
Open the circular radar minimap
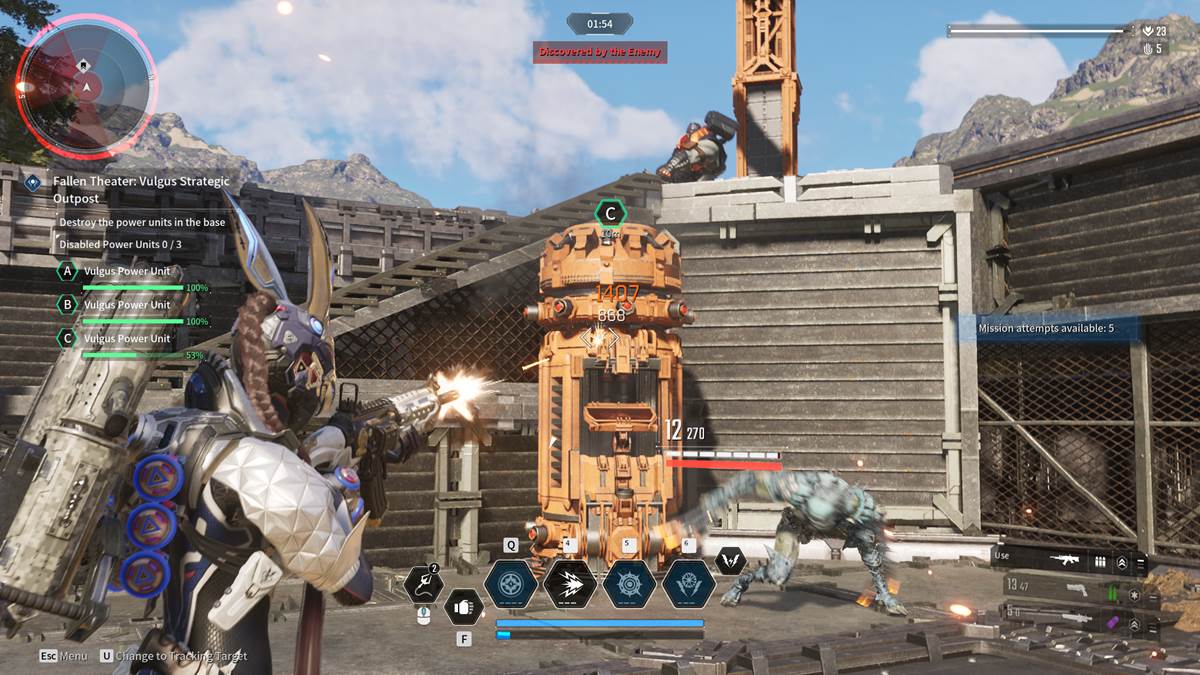(87, 88)
